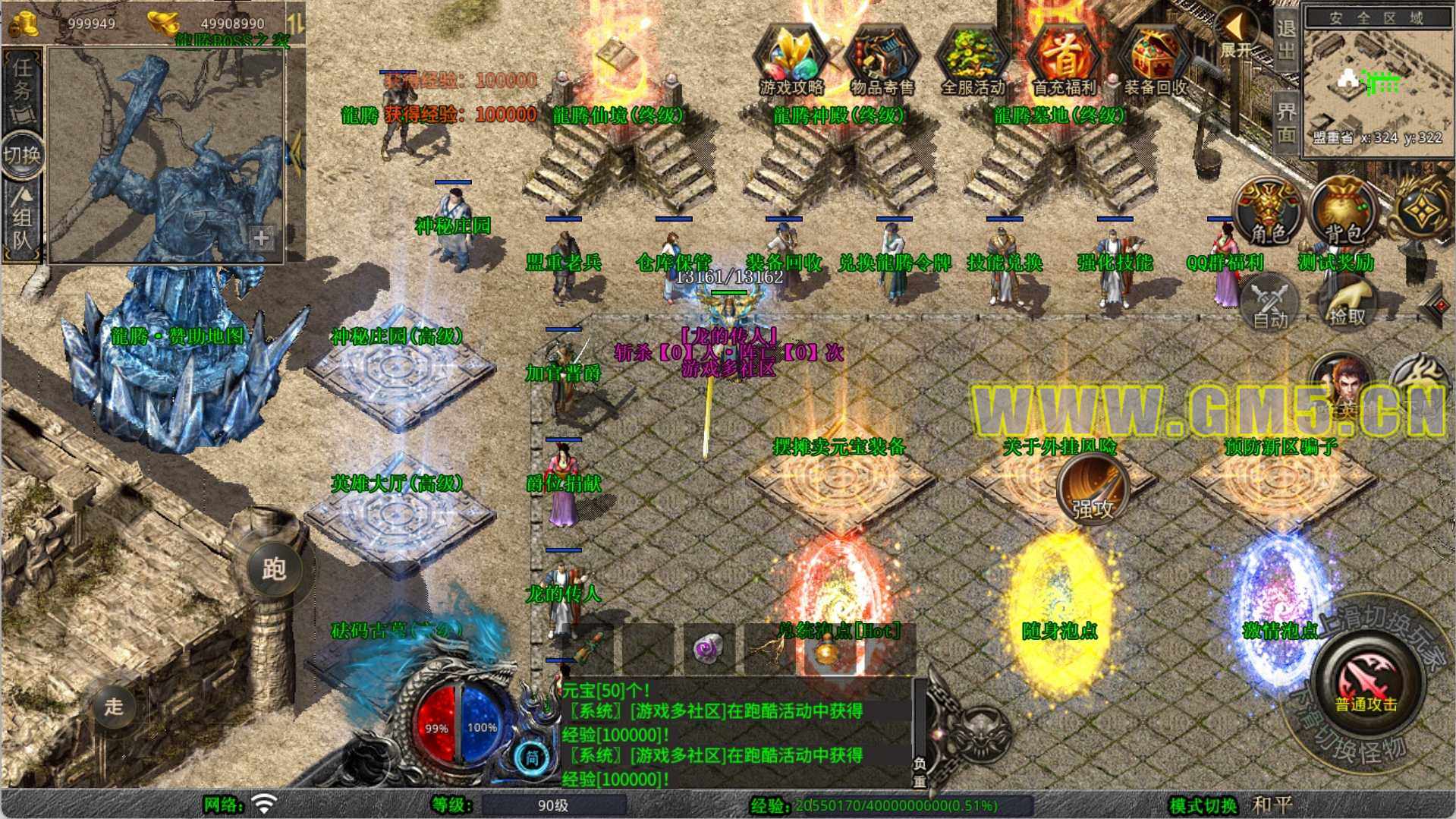
Task: Click the 退出 exit button
Action: pos(1286,39)
